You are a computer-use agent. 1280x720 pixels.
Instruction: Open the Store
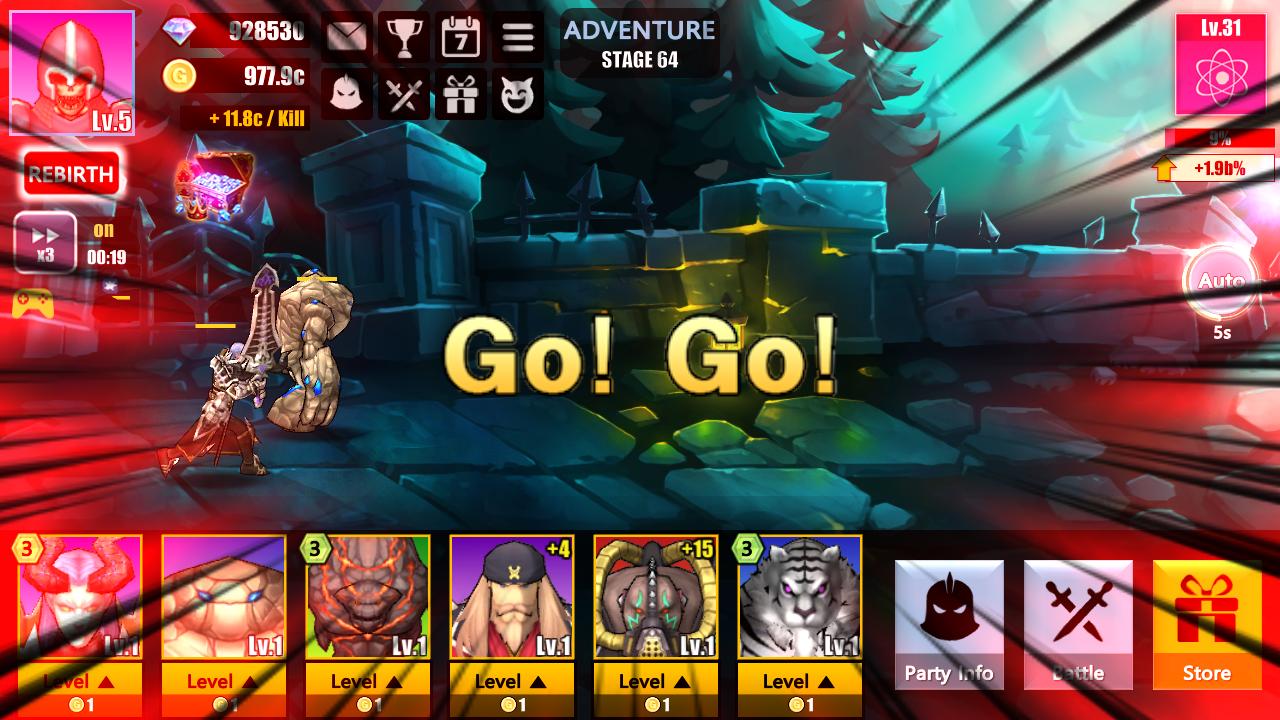pyautogui.click(x=1207, y=625)
